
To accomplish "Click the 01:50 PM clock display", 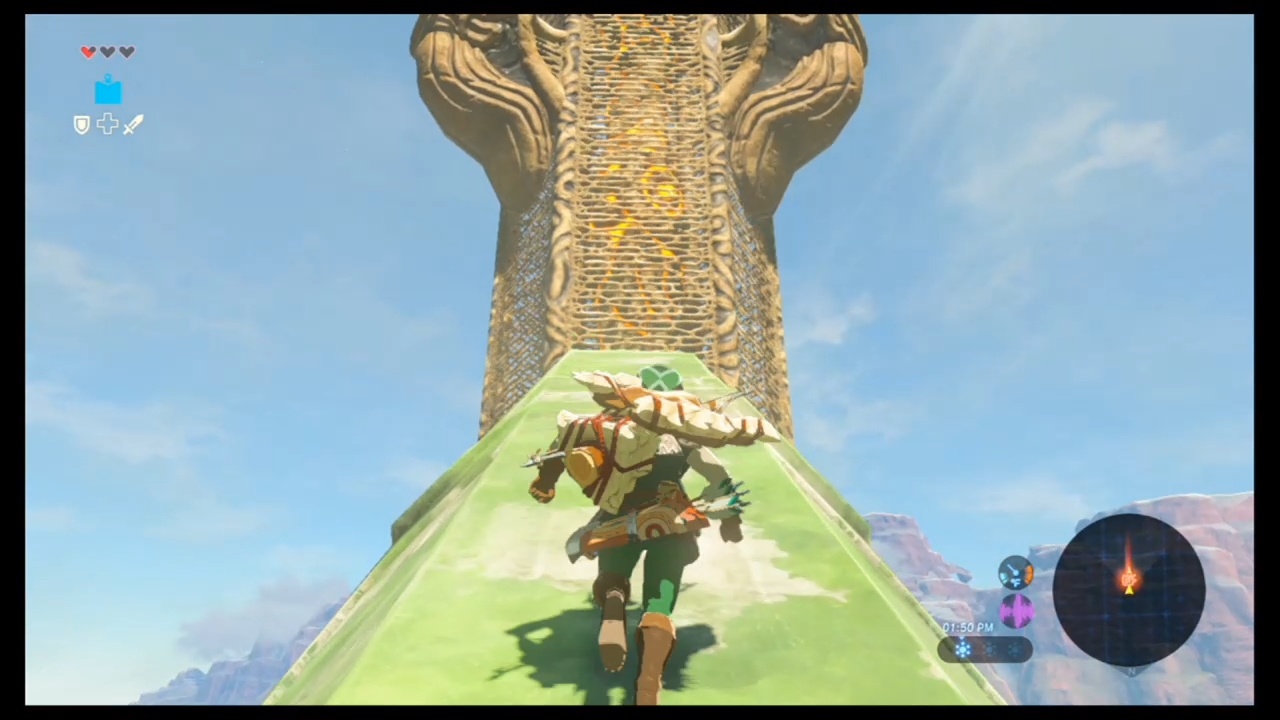I will point(967,627).
